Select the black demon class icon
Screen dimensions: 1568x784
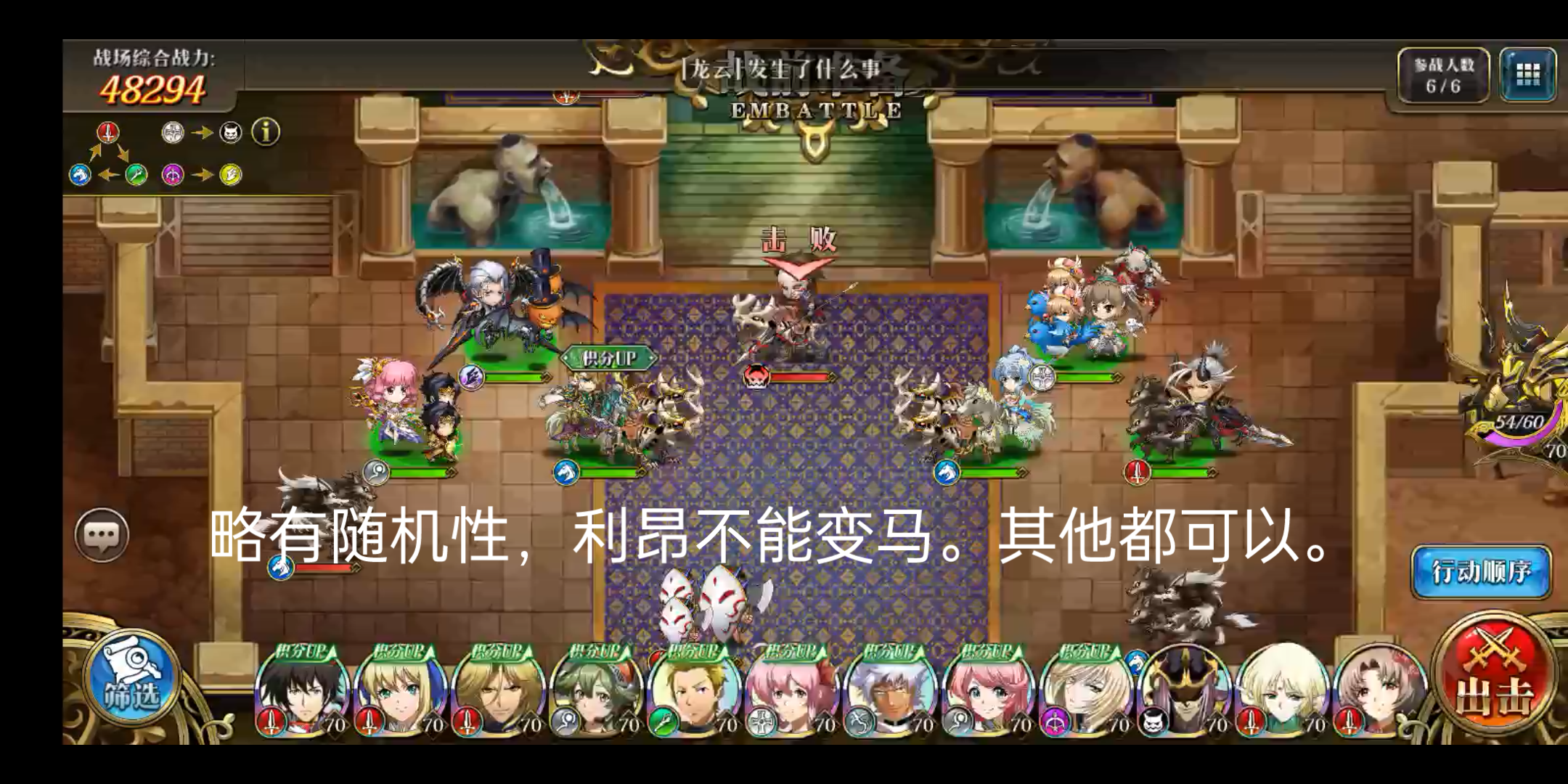(x=230, y=133)
